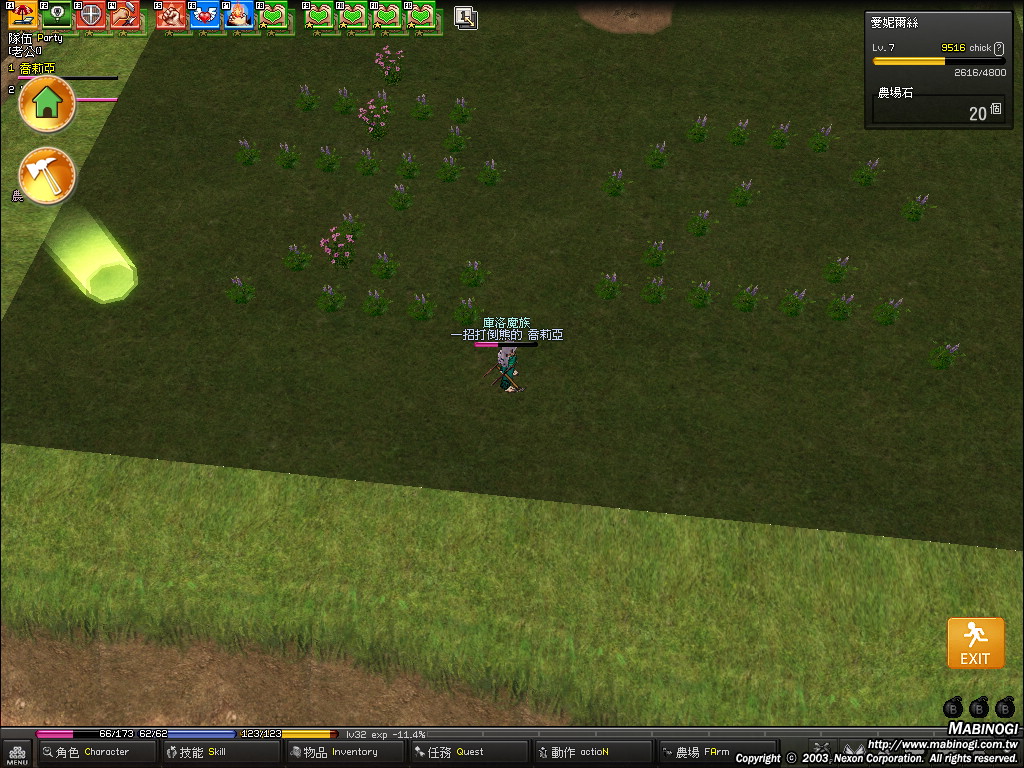Click the hotbar page switch icon
This screenshot has width=1024, height=768.
pos(465,16)
